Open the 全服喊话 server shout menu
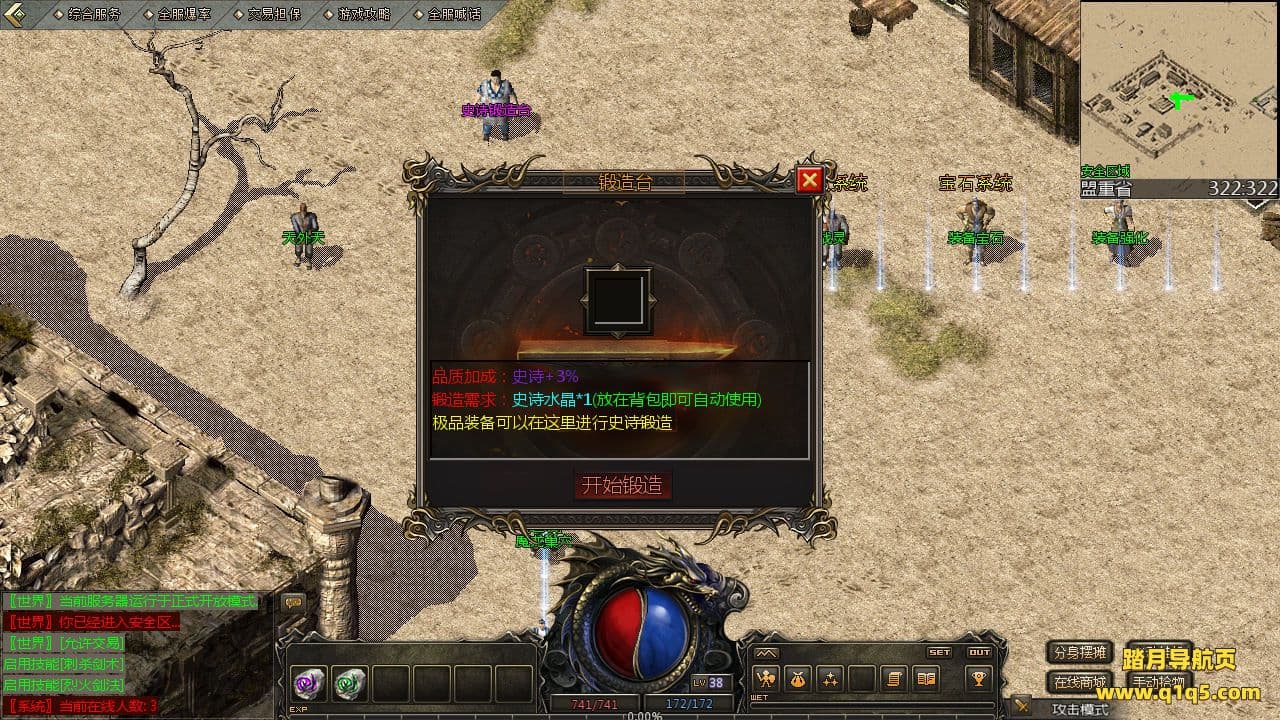Viewport: 1280px width, 720px height. pos(452,14)
